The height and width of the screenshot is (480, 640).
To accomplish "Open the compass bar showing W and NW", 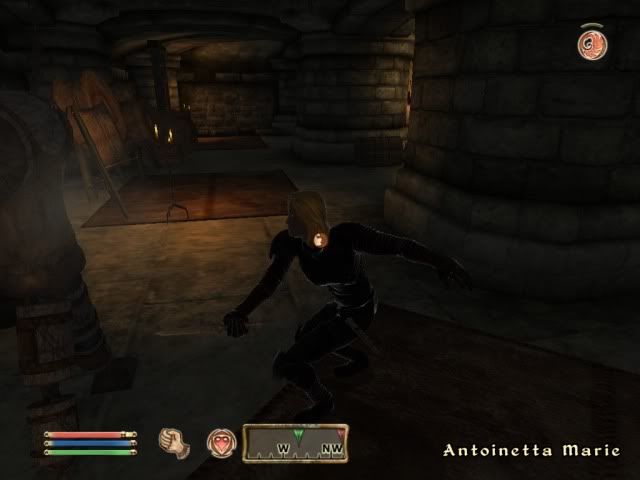I will (x=295, y=443).
